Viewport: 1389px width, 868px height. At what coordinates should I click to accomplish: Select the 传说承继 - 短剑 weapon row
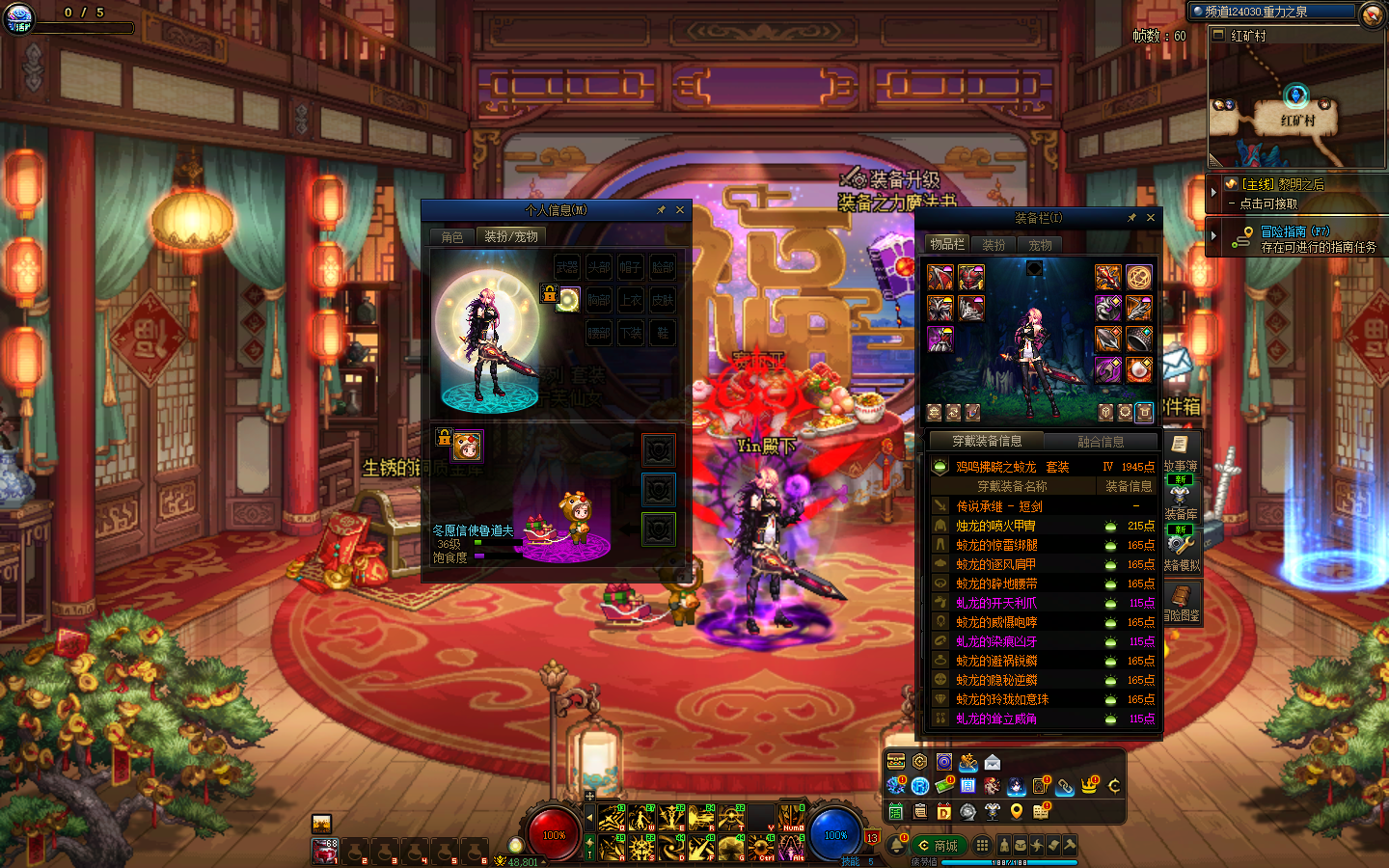(998, 506)
